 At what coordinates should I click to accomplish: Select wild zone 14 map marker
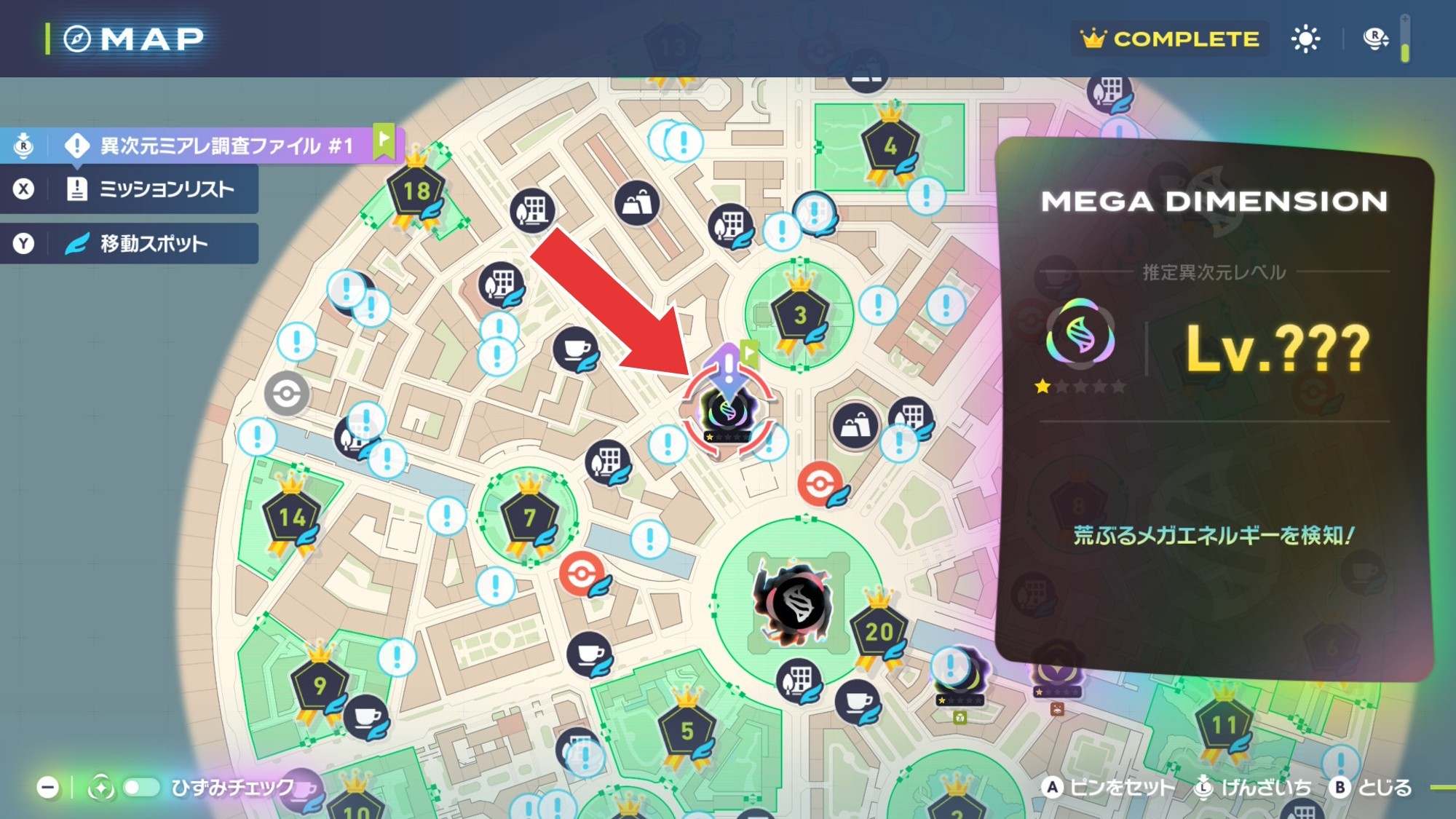[291, 518]
